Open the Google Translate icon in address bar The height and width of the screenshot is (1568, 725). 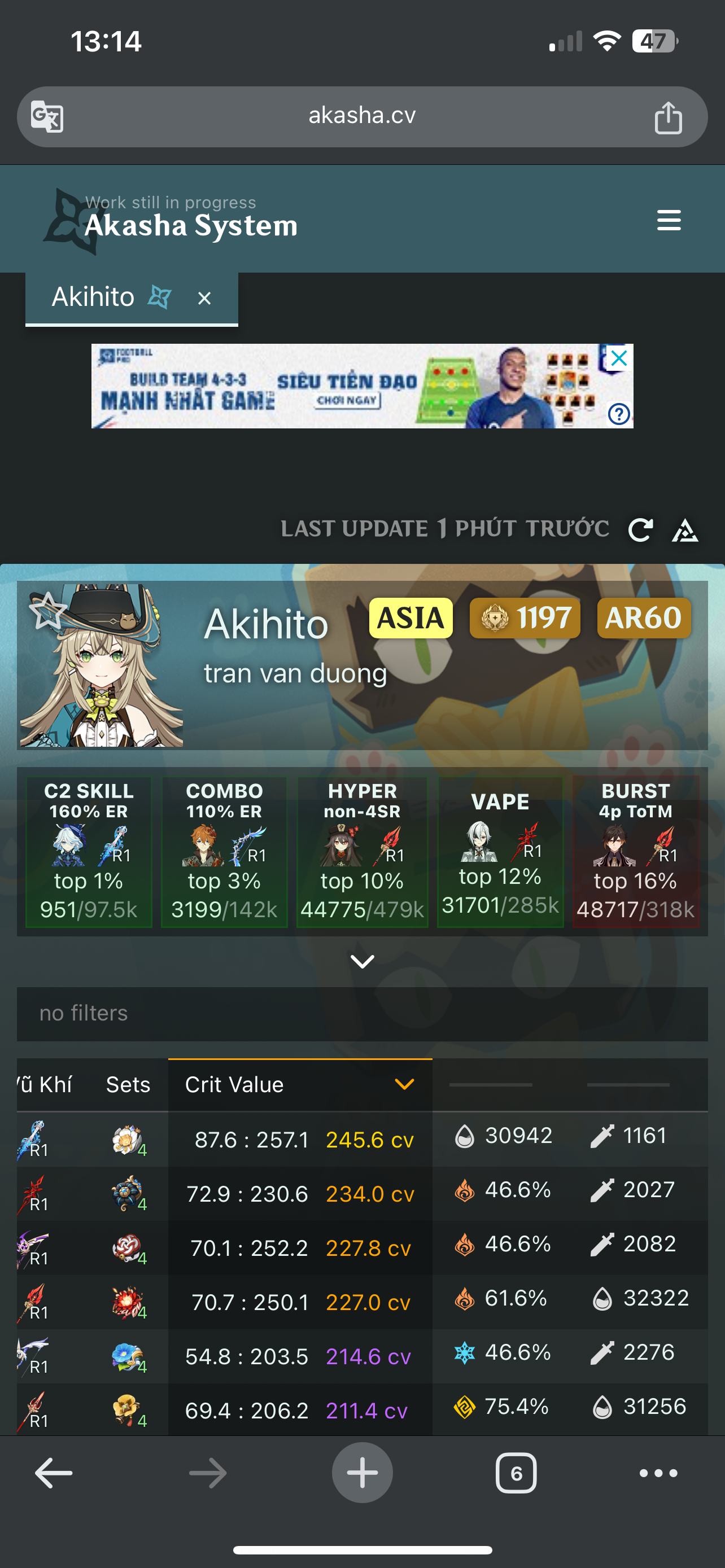pos(46,116)
